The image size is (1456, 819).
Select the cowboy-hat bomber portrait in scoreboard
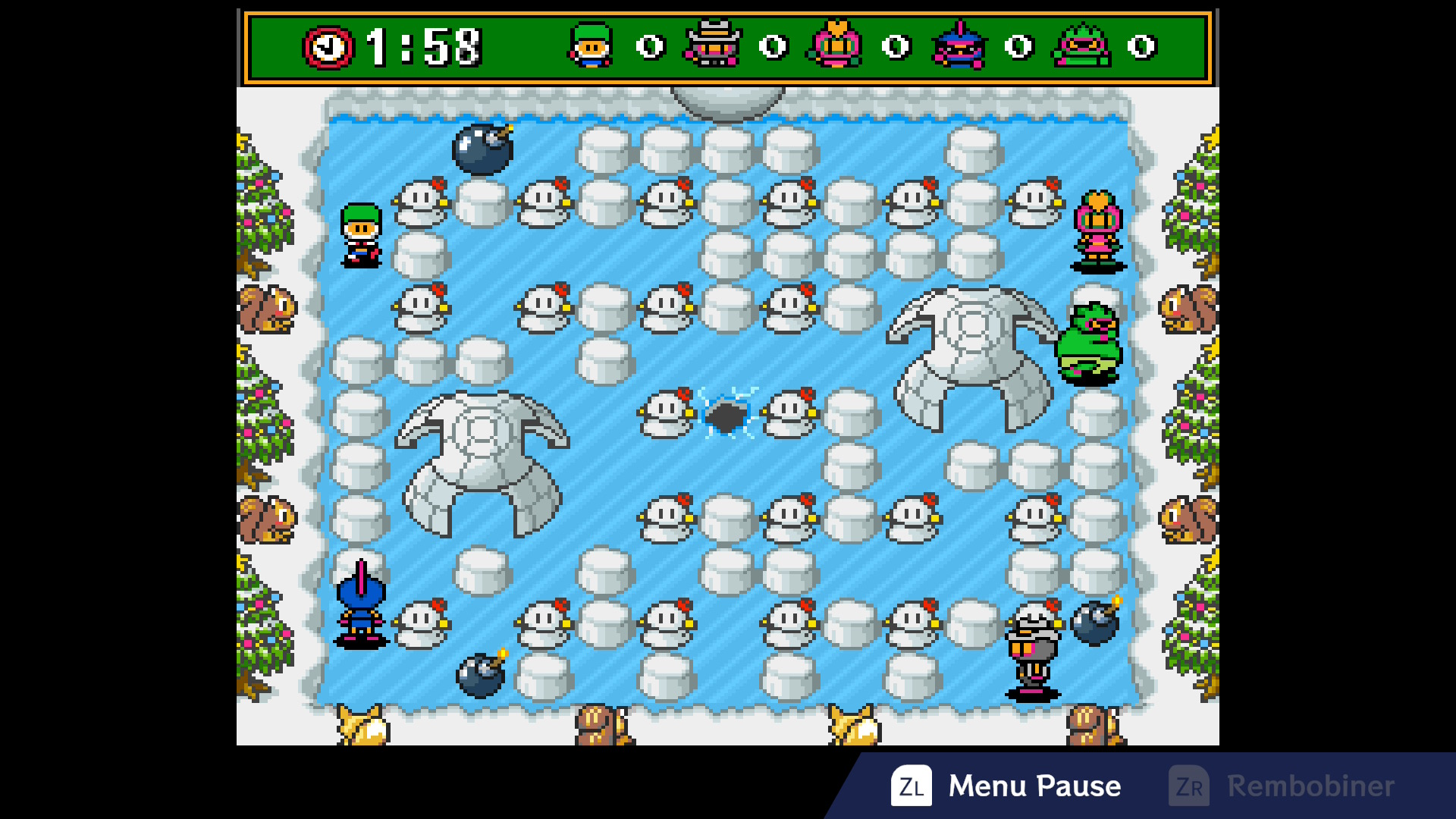[x=713, y=45]
